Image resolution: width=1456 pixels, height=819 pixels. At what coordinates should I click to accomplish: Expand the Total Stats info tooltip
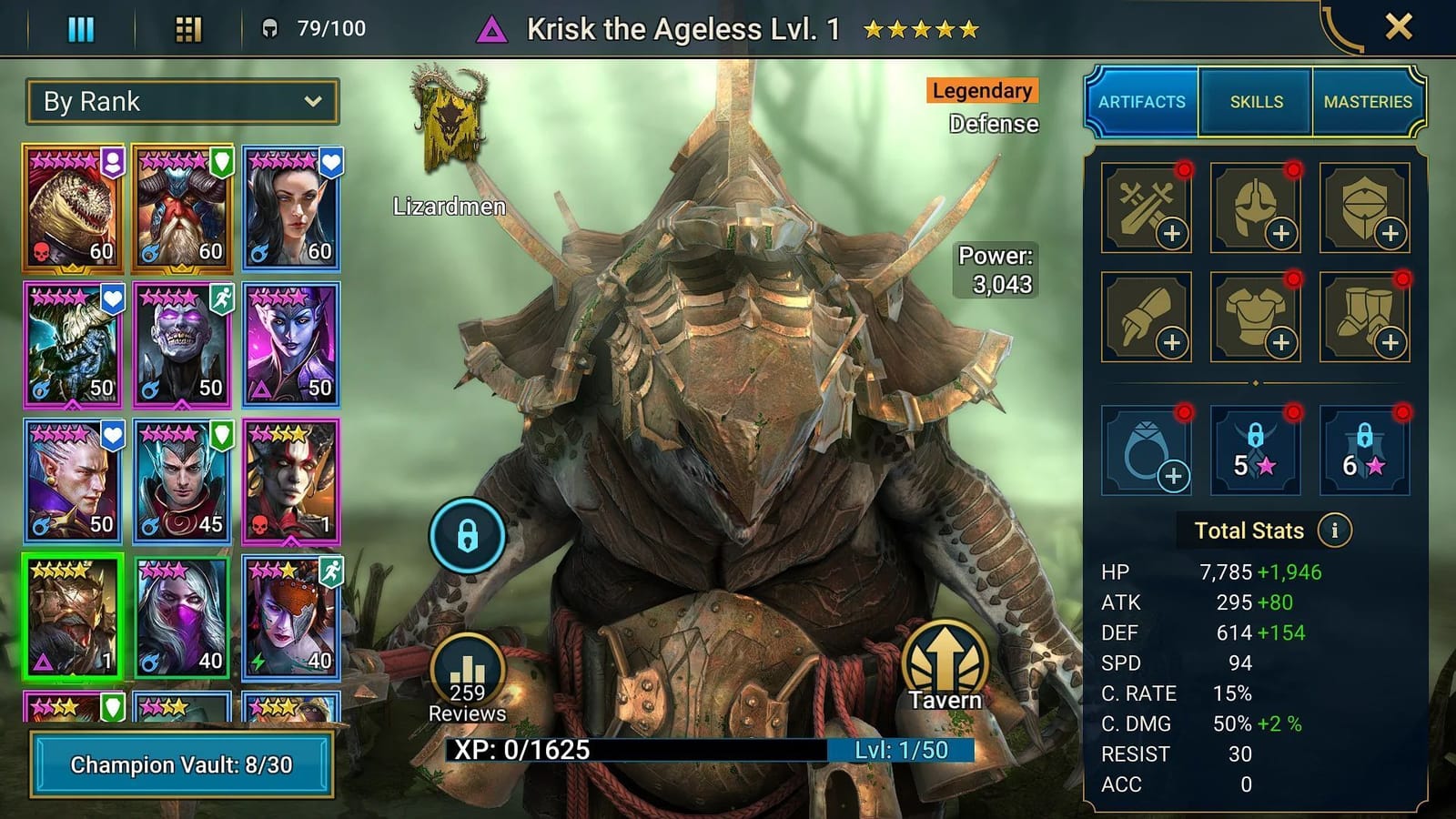[1334, 531]
